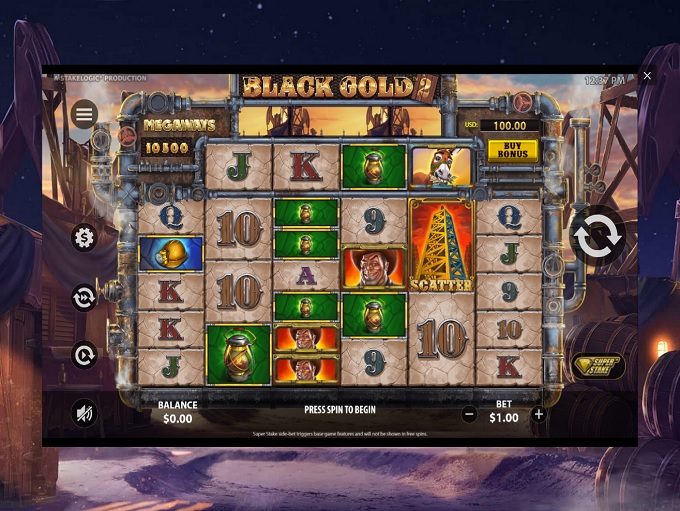Open autoplay with the circular play icon
The image size is (680, 511).
85,355
